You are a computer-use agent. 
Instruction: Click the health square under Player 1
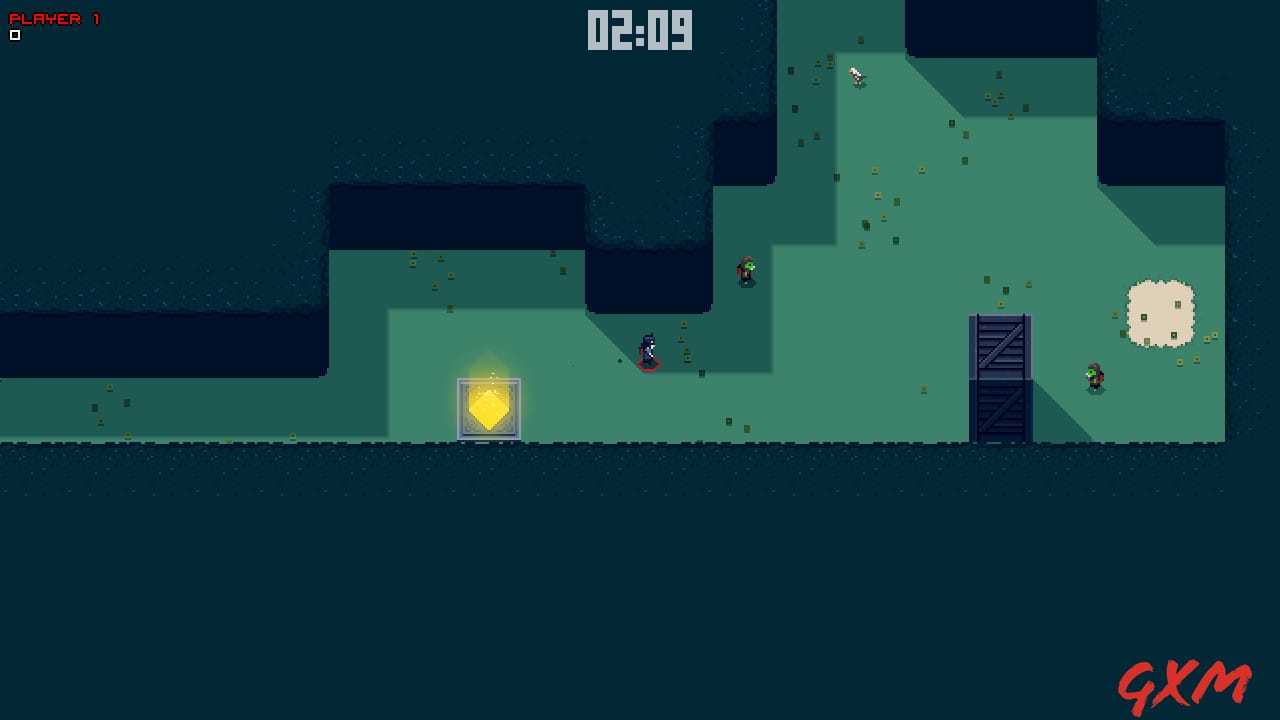[14, 33]
